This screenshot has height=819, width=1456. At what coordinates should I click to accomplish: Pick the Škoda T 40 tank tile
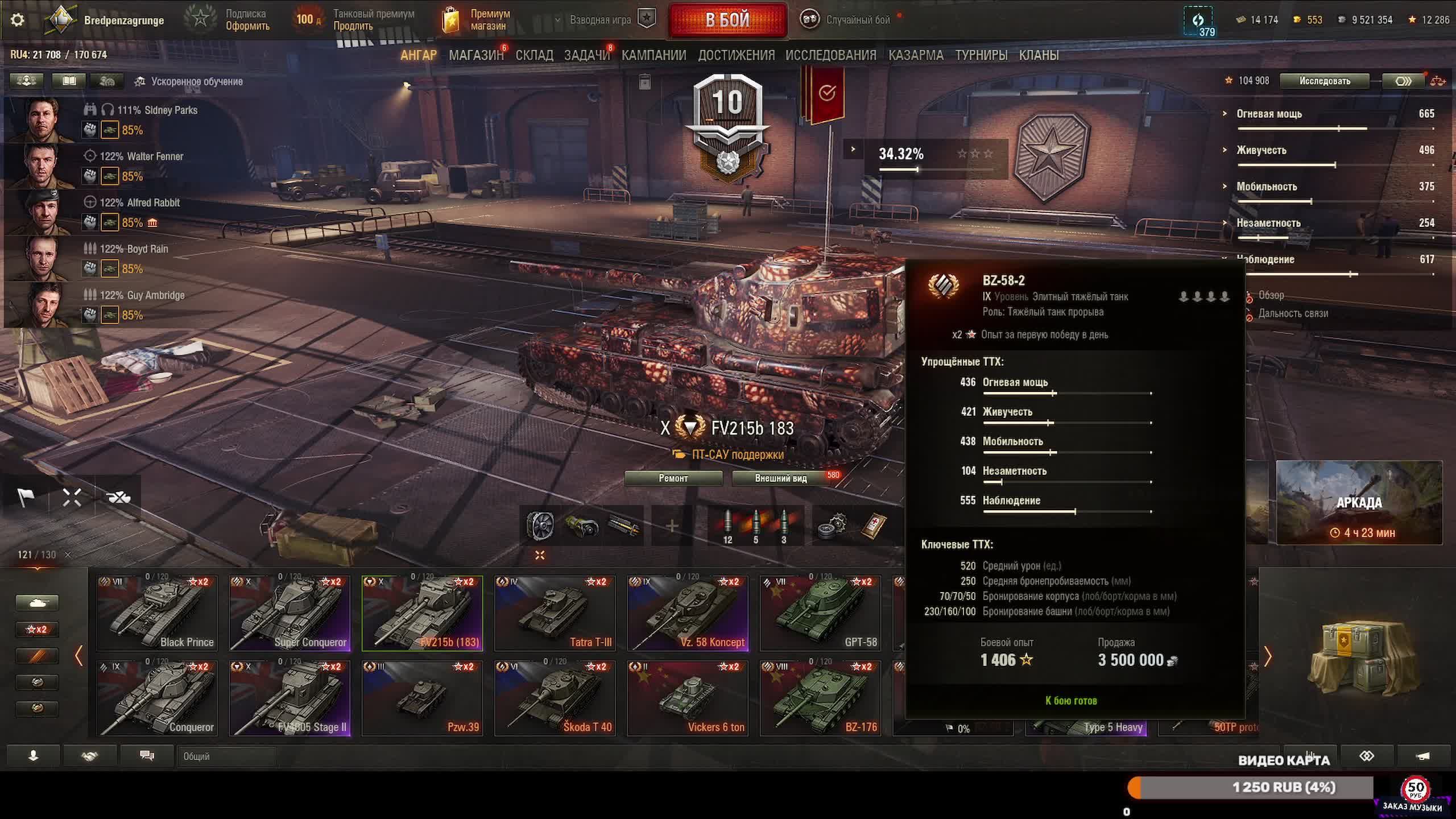click(555, 698)
